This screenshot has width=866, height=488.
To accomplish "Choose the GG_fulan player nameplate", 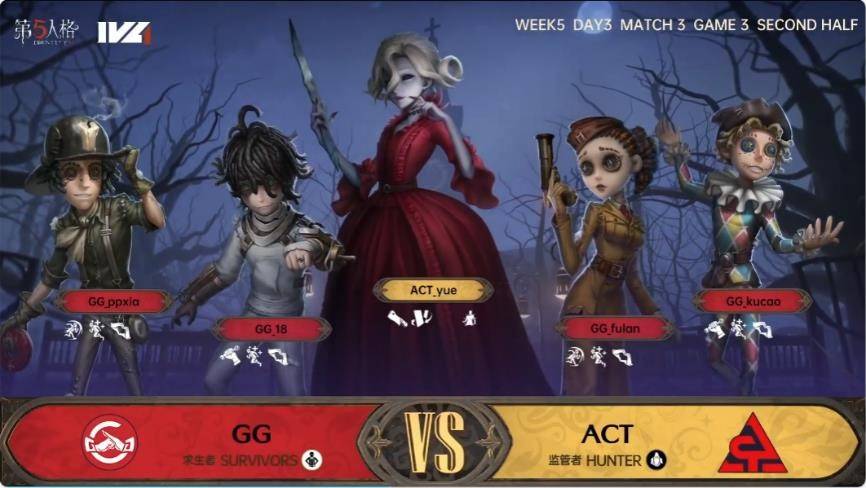I will point(614,328).
